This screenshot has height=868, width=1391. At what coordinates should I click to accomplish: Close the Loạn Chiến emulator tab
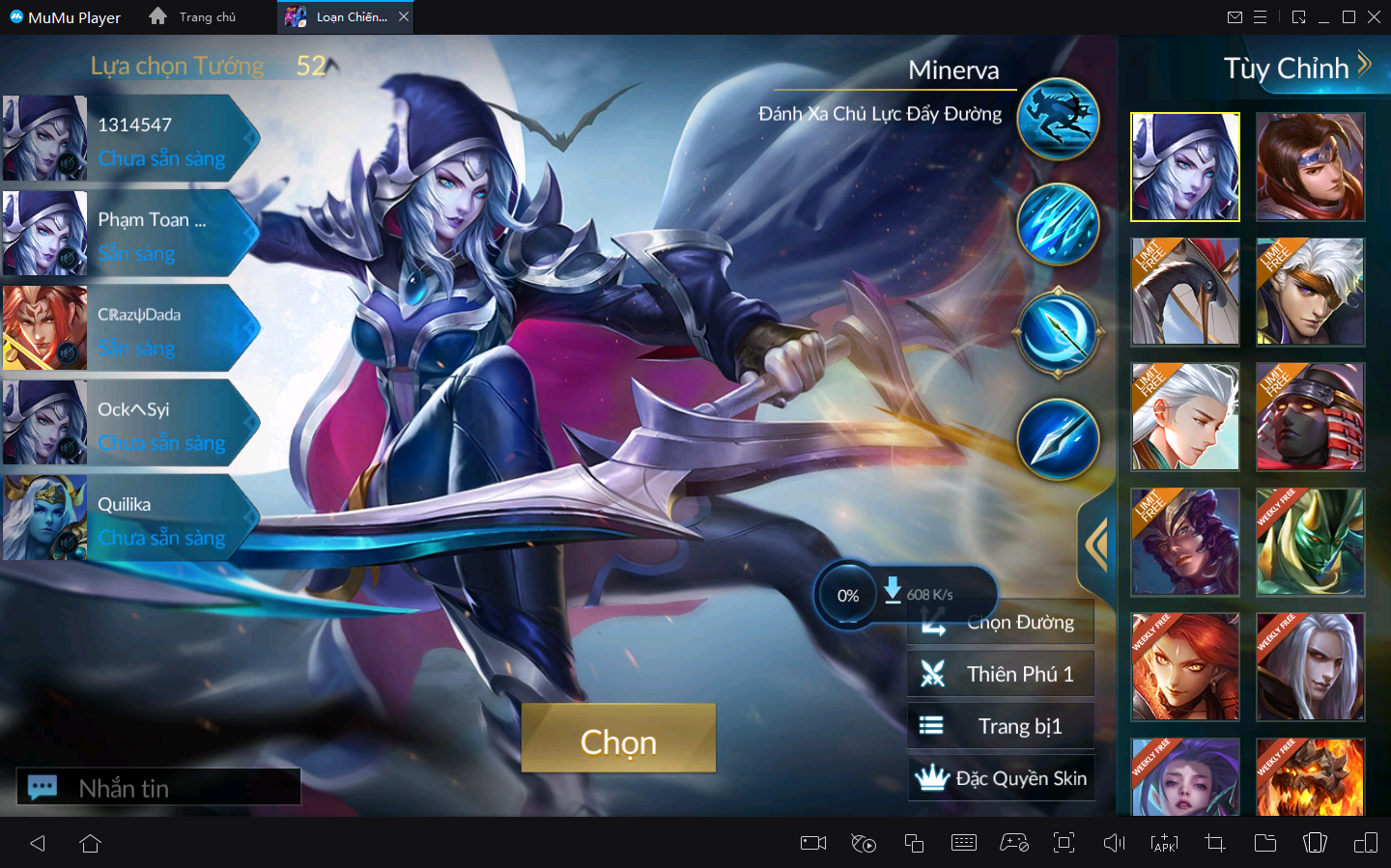(x=404, y=16)
